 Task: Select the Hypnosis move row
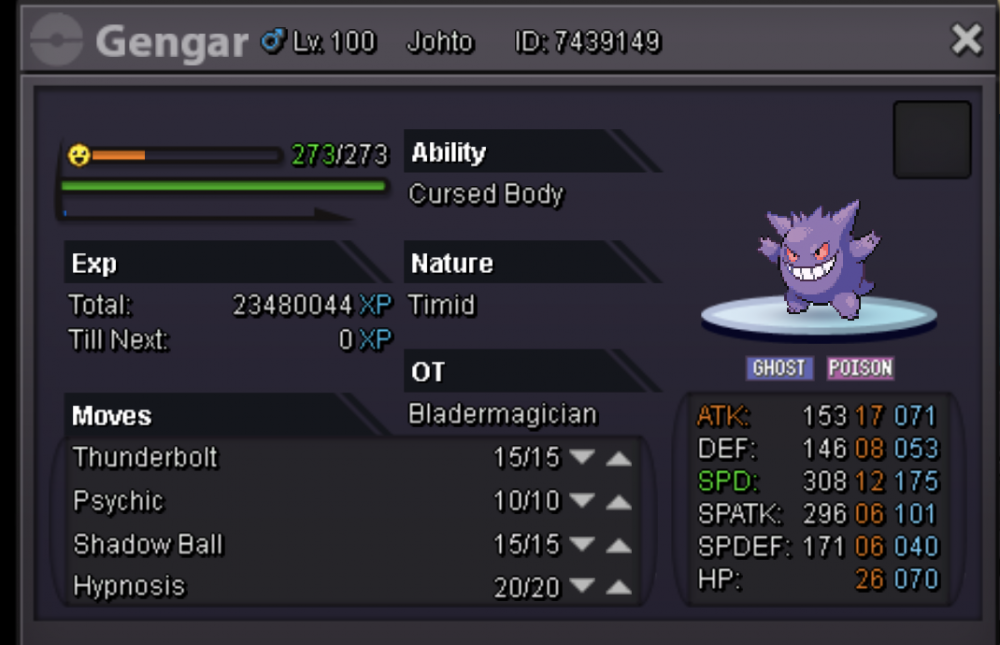(130, 586)
